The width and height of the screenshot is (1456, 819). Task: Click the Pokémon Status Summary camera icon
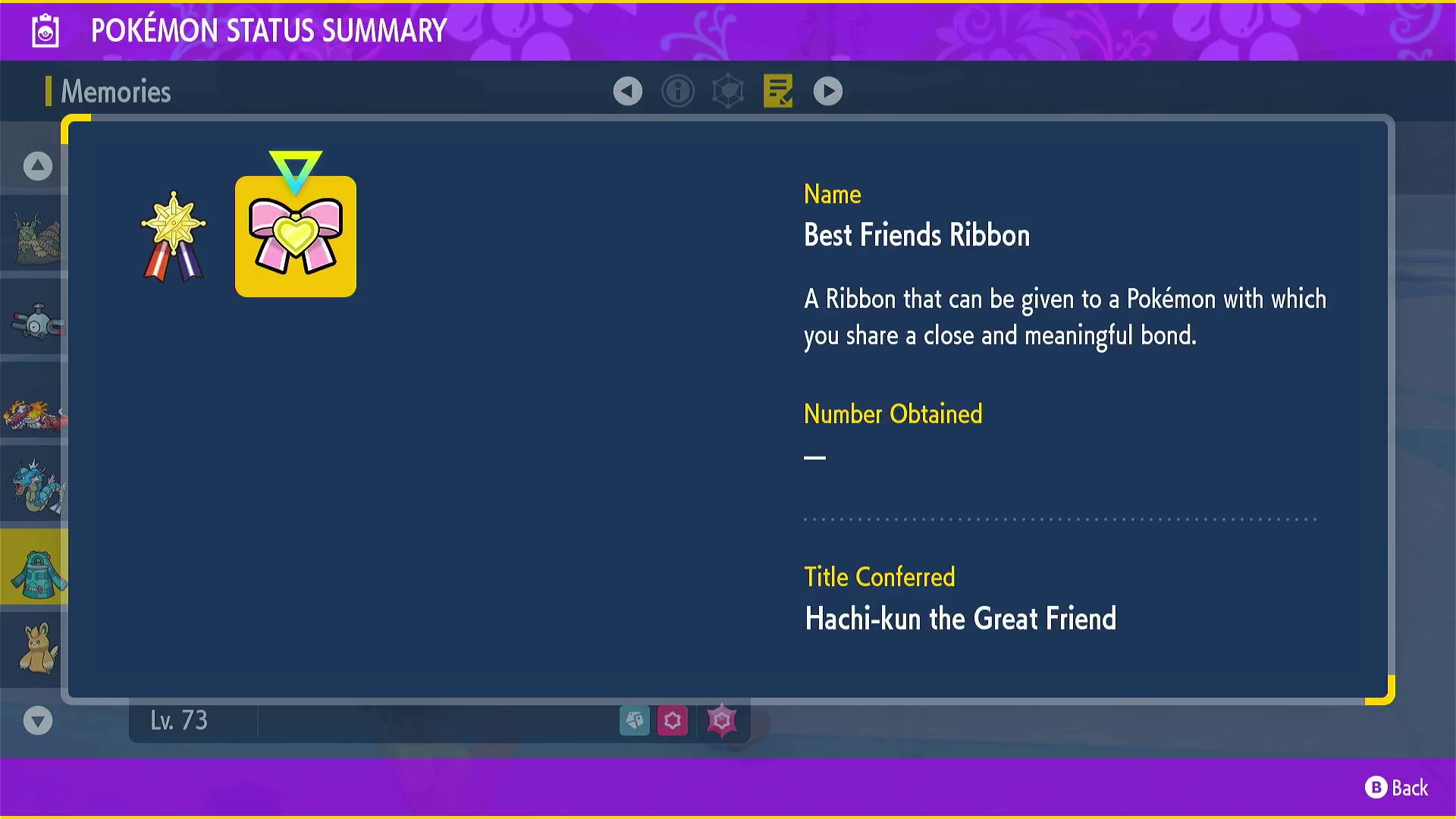click(x=45, y=30)
